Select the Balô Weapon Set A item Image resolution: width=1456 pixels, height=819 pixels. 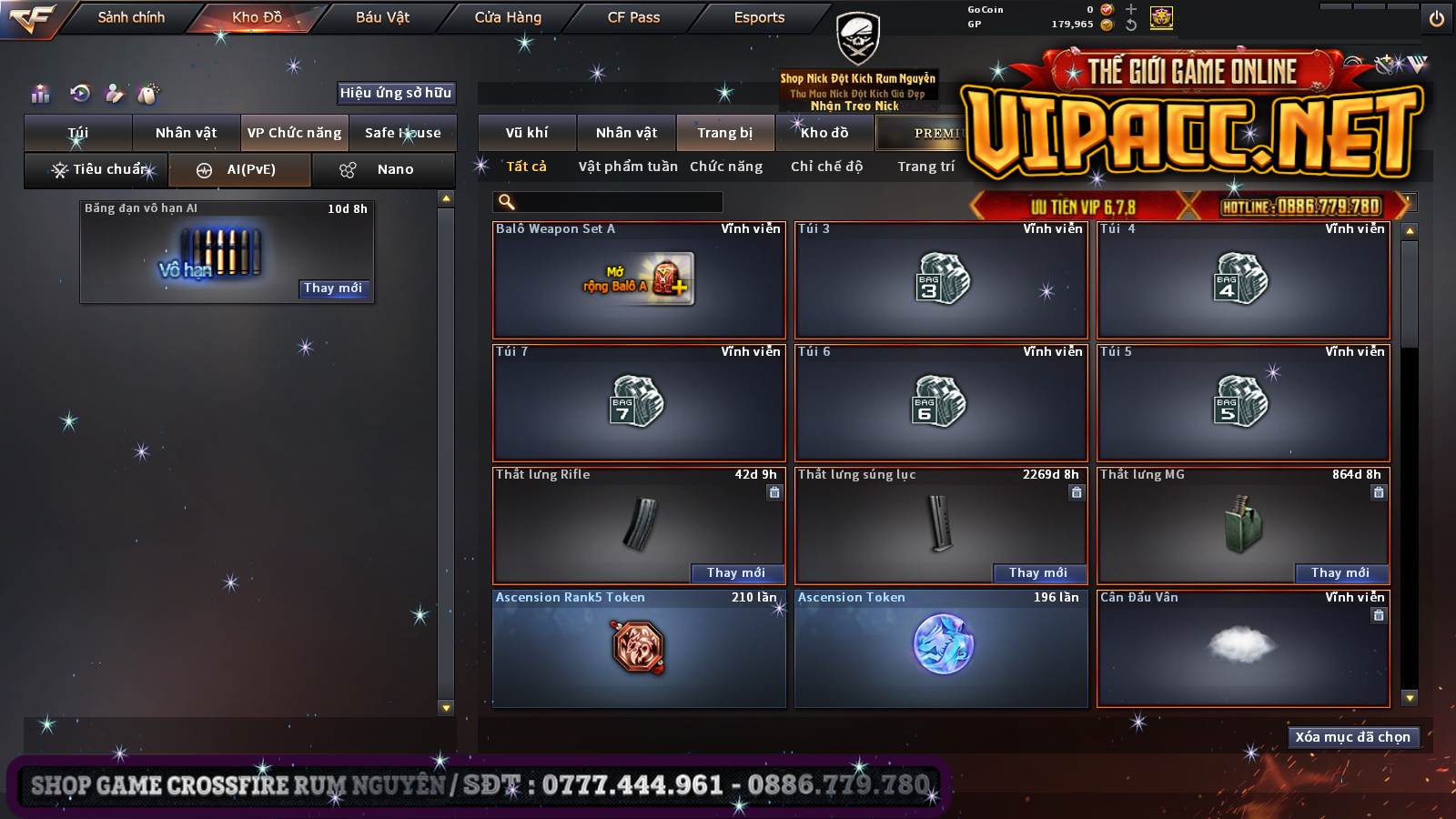click(x=639, y=280)
